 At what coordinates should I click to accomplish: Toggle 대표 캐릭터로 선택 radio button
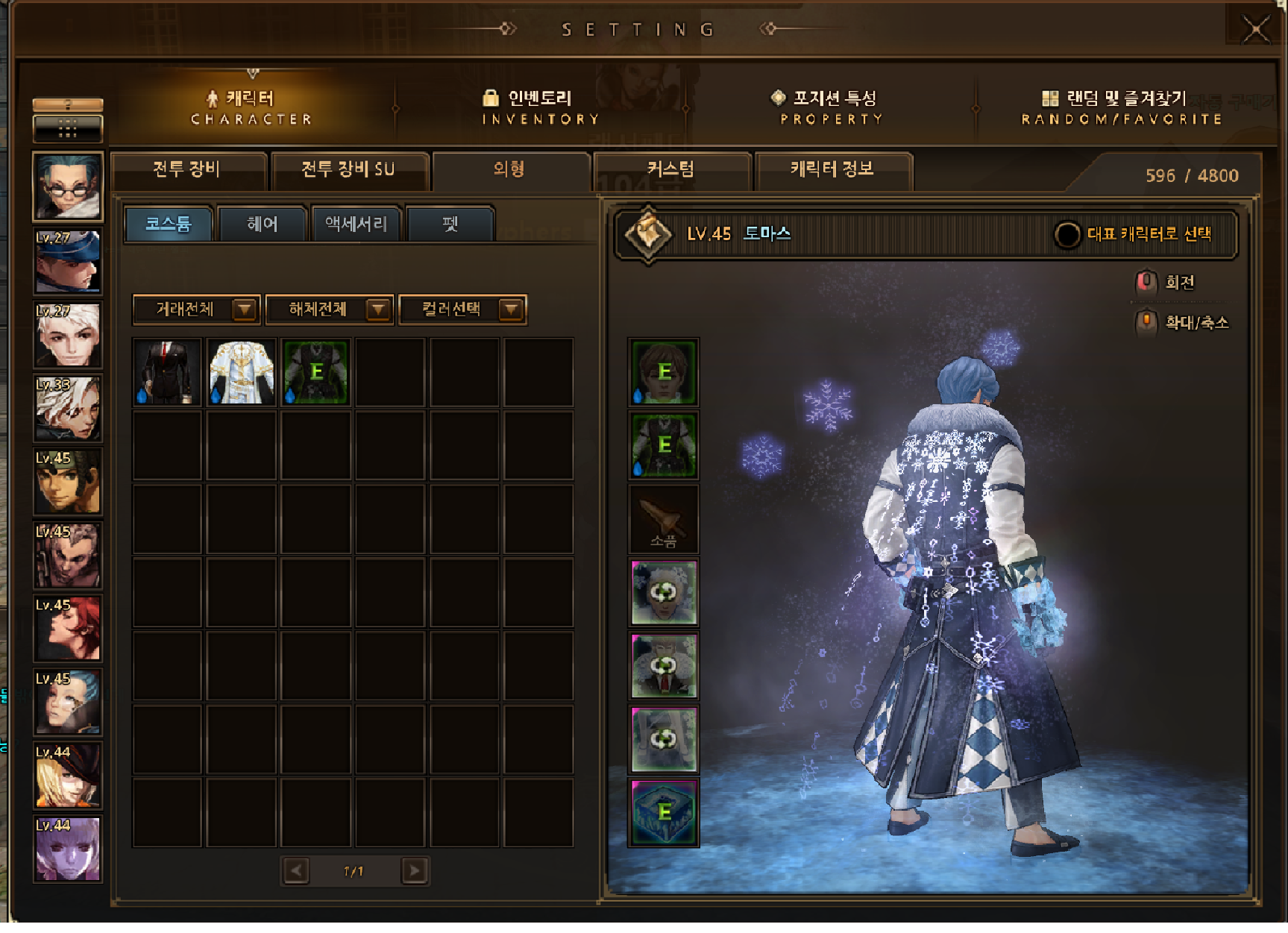(1066, 235)
